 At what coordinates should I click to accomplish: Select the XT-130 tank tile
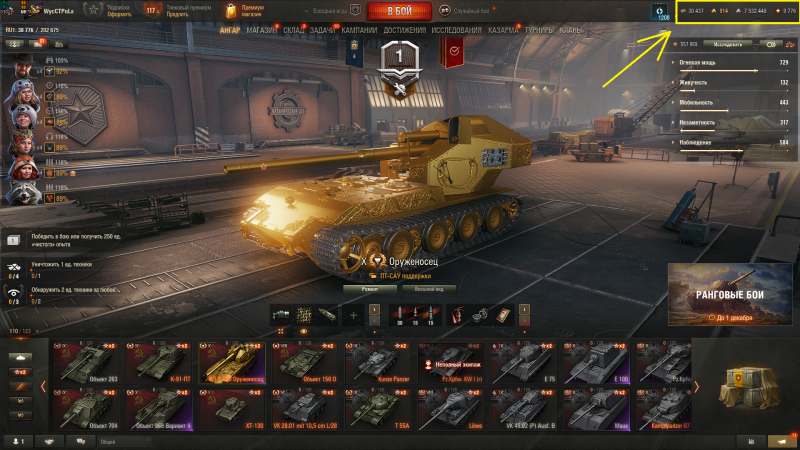click(232, 406)
